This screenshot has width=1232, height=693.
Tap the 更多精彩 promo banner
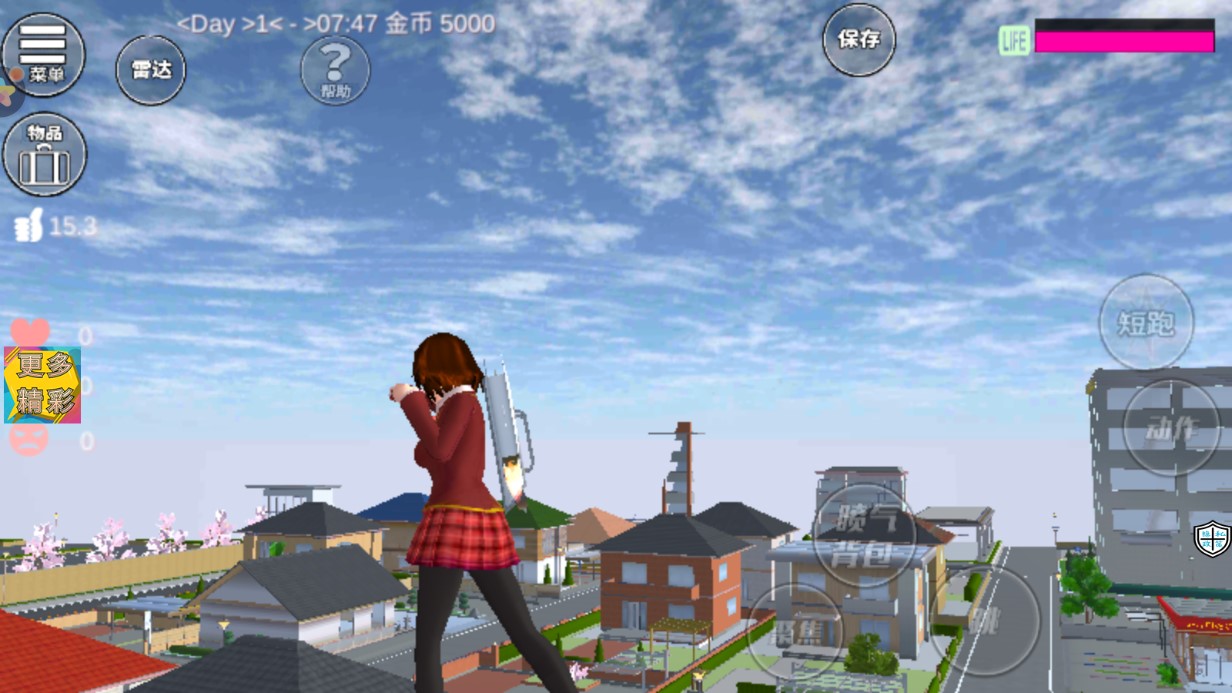click(x=42, y=385)
